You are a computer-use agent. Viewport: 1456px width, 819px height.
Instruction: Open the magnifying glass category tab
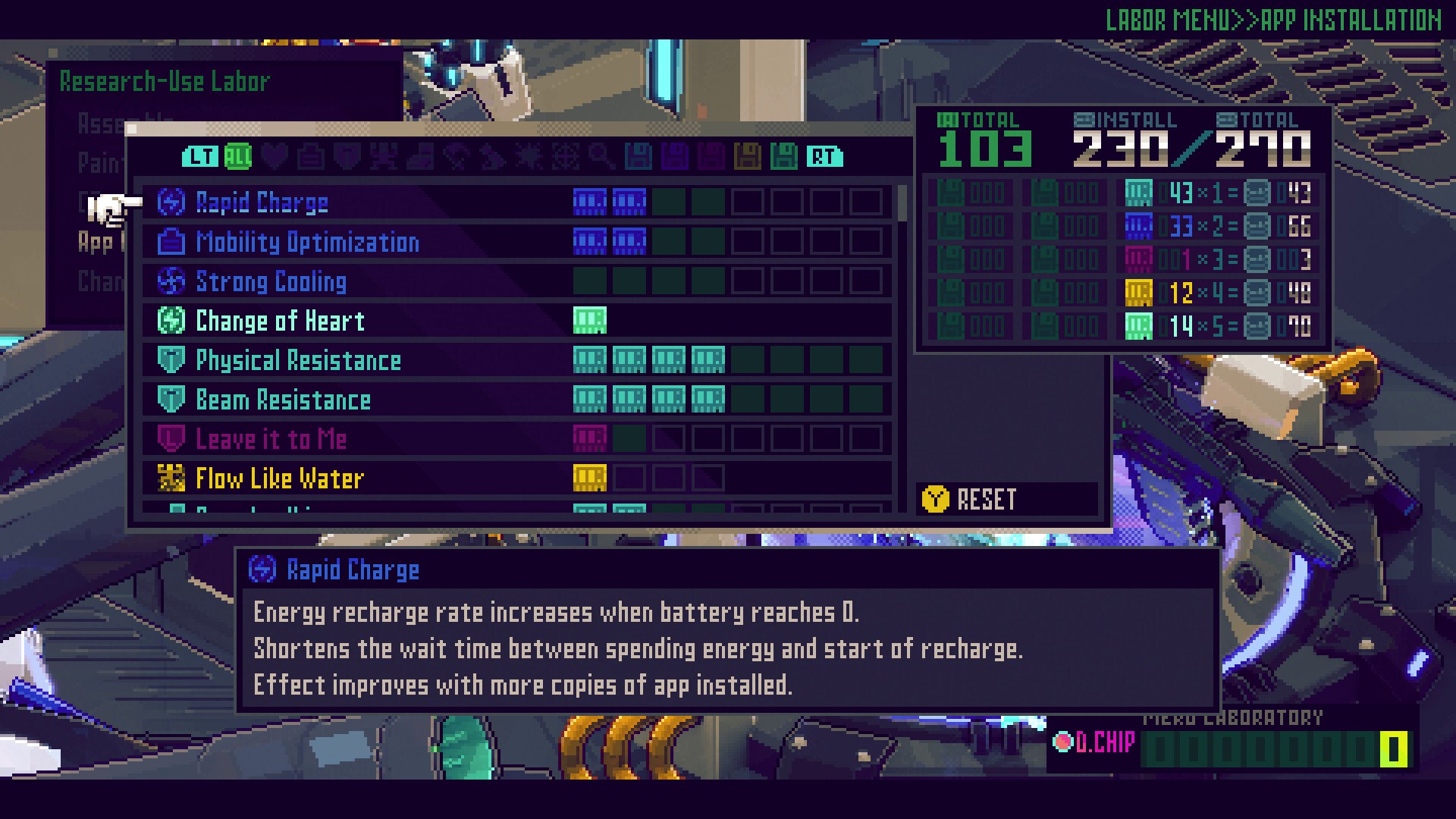(x=601, y=157)
